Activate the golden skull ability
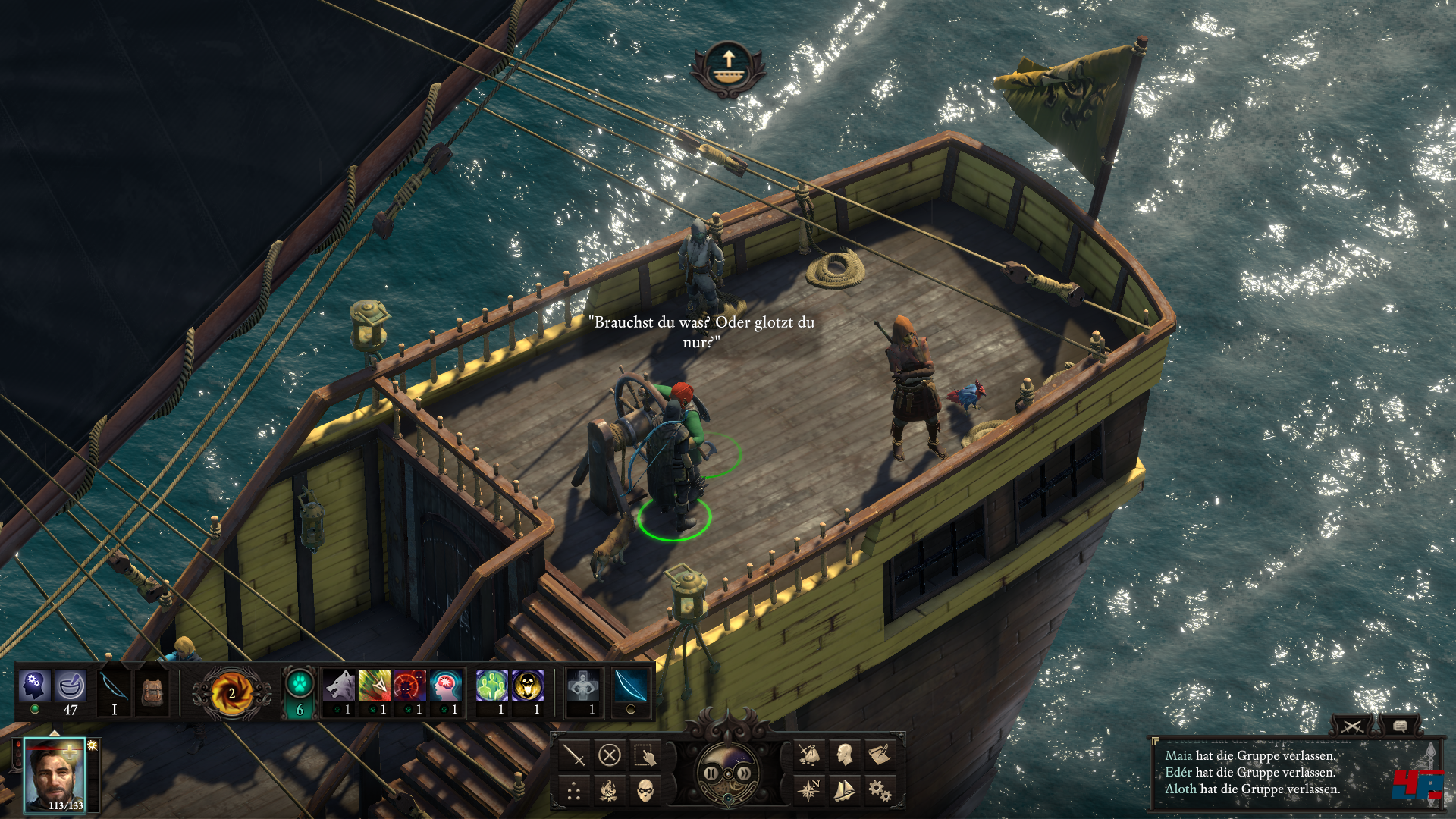The width and height of the screenshot is (1456, 819). click(x=528, y=687)
